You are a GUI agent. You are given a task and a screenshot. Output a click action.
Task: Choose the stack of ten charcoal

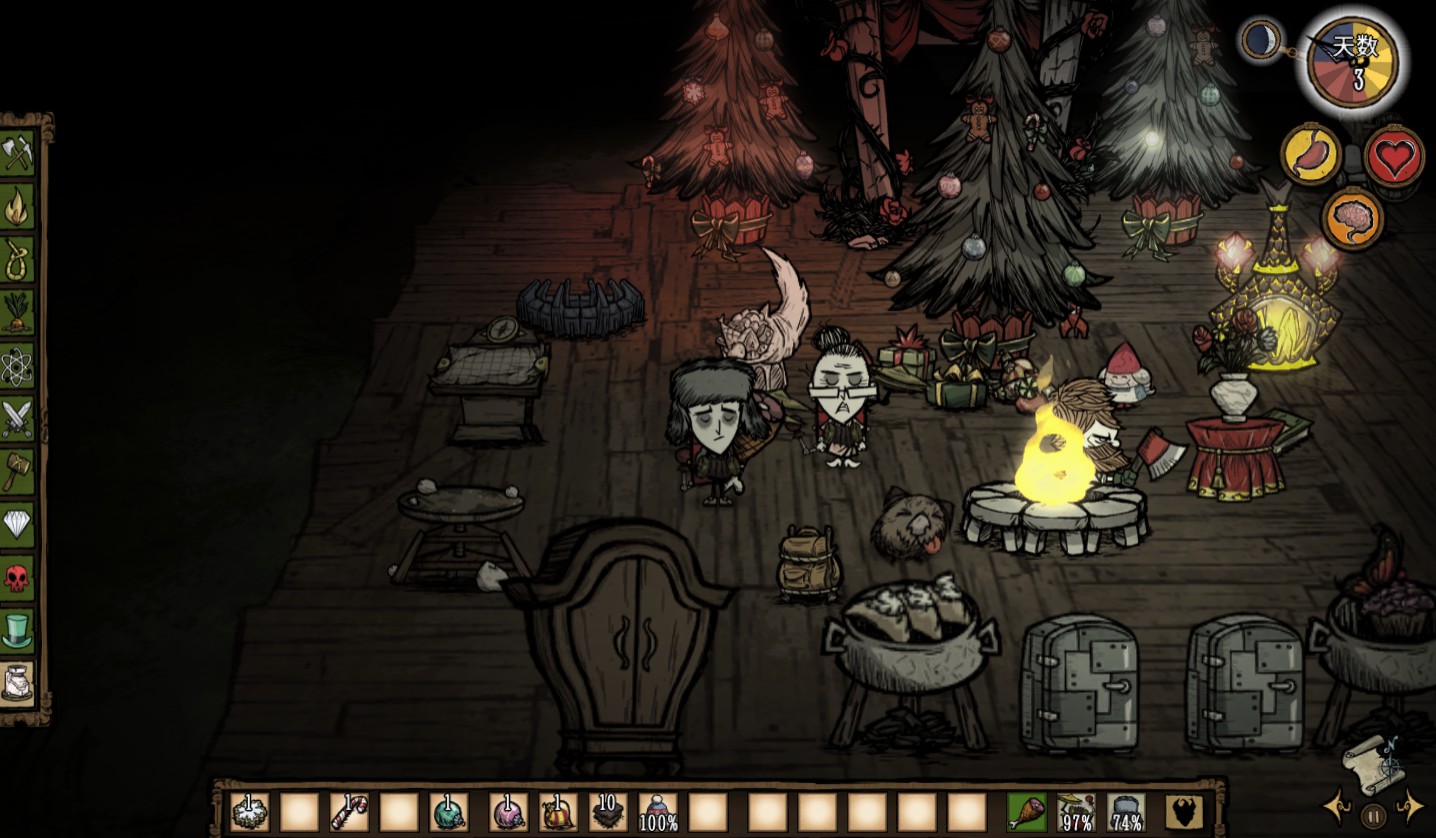pyautogui.click(x=607, y=811)
